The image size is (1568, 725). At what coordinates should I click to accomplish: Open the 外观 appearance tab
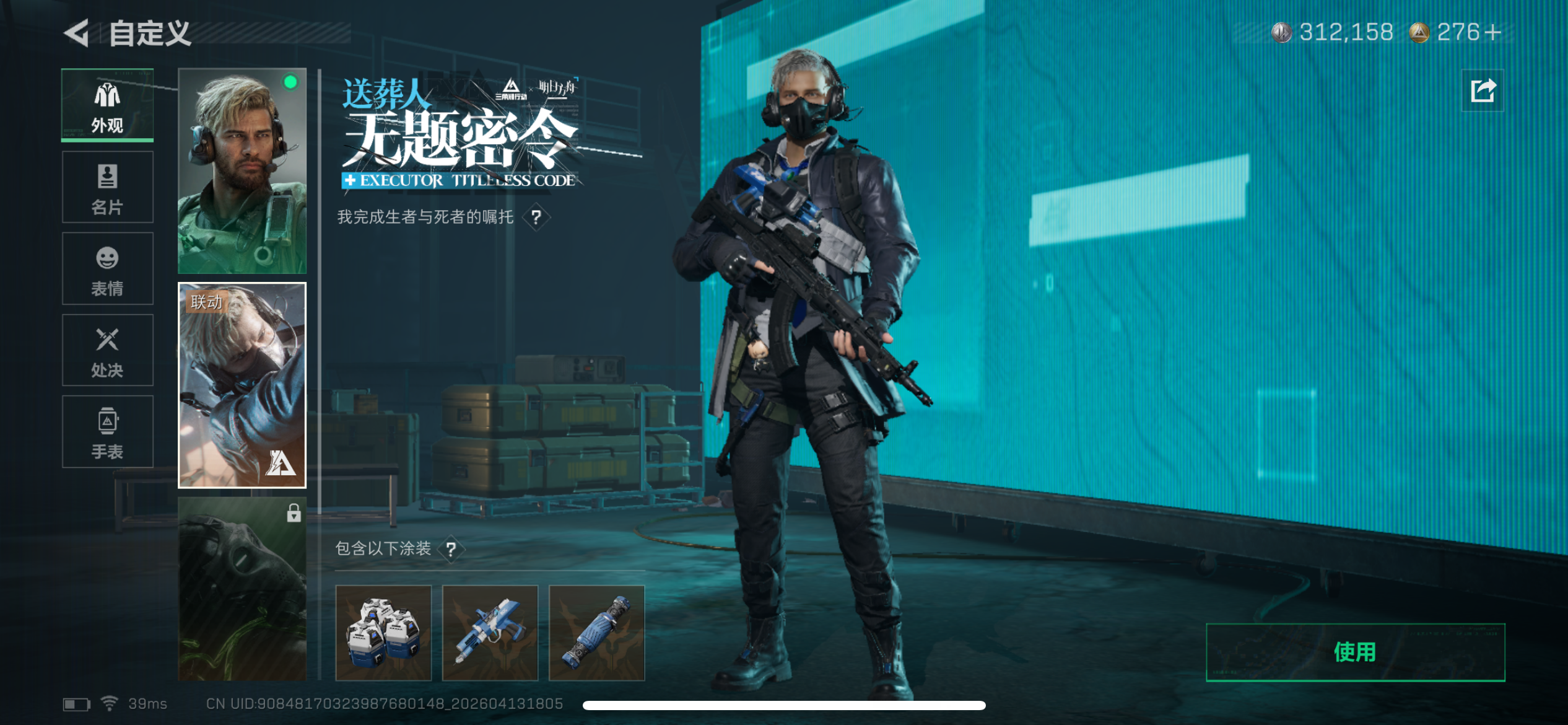[x=107, y=105]
